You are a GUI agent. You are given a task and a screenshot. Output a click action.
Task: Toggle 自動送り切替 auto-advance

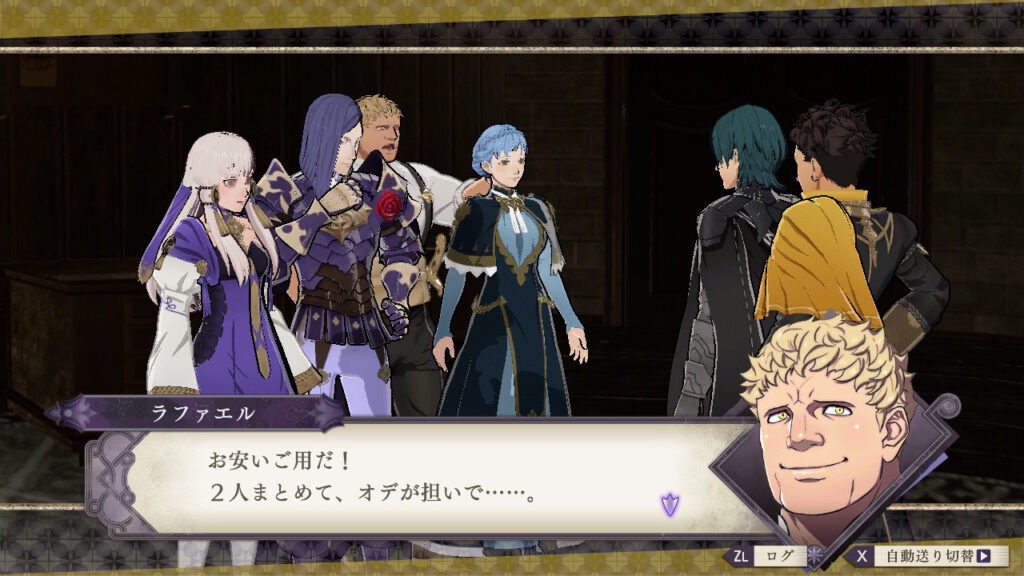[930, 556]
